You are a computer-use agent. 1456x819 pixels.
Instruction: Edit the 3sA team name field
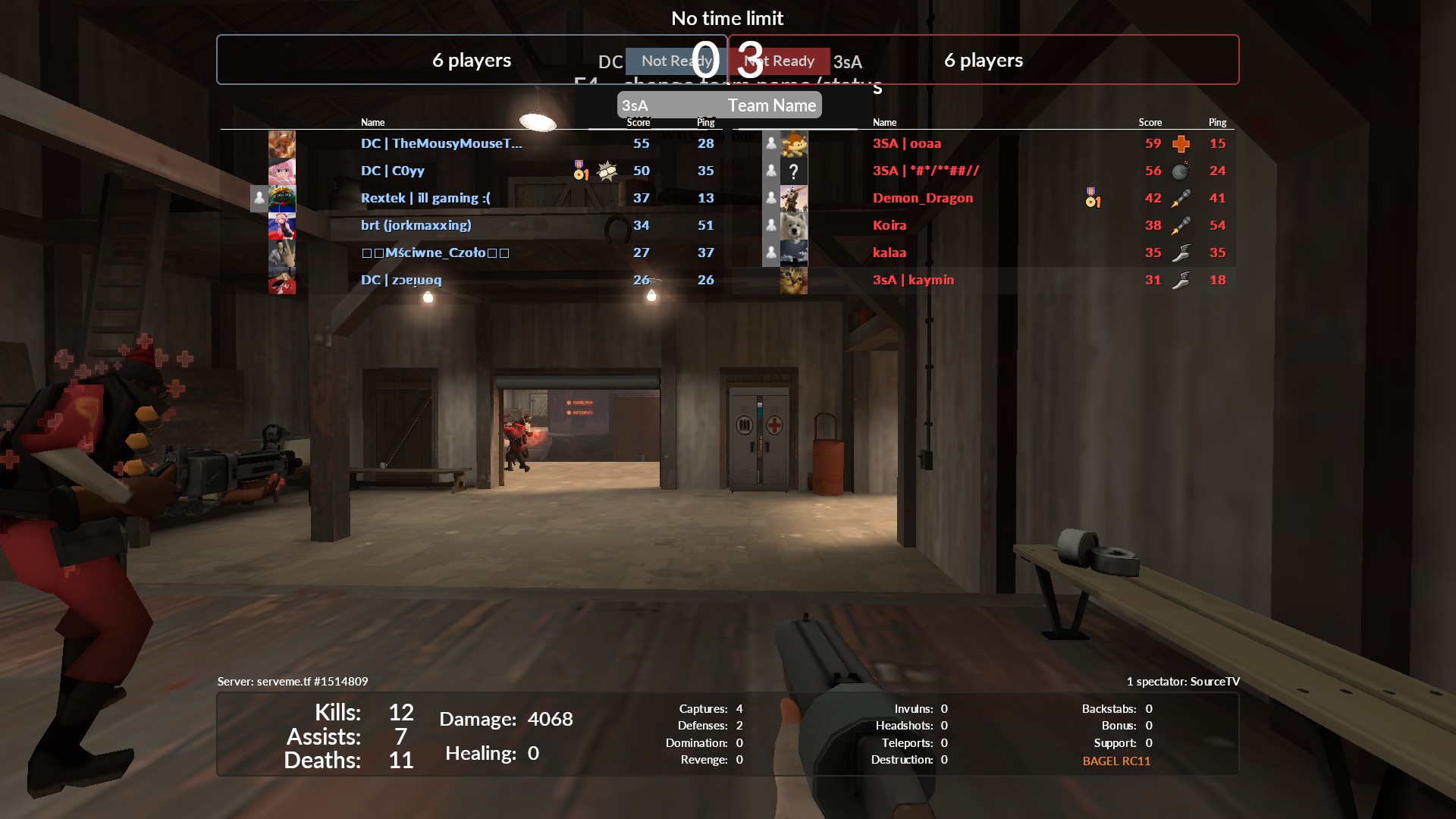[718, 105]
